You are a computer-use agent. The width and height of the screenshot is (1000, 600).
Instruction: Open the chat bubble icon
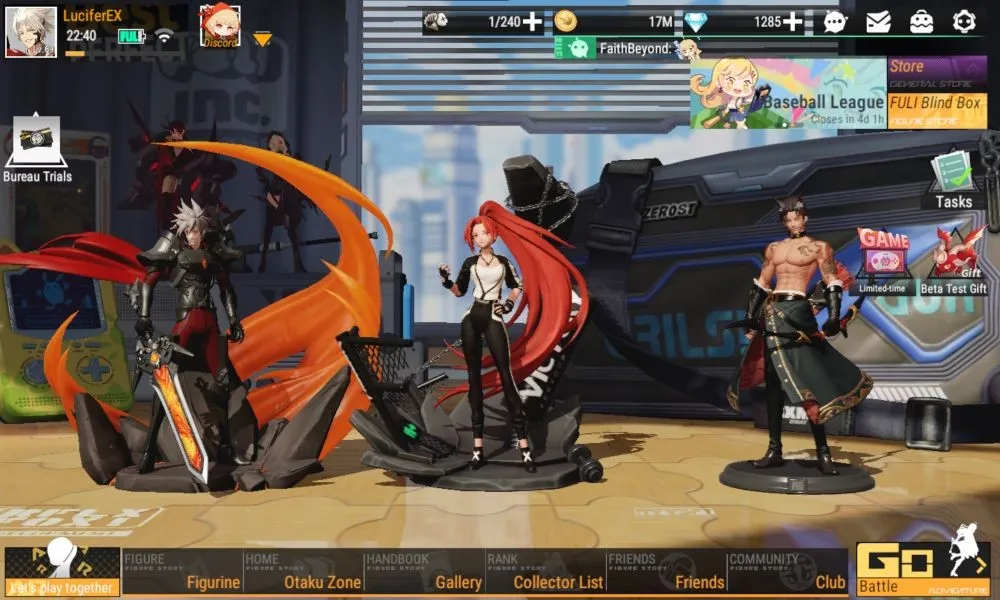[x=835, y=21]
